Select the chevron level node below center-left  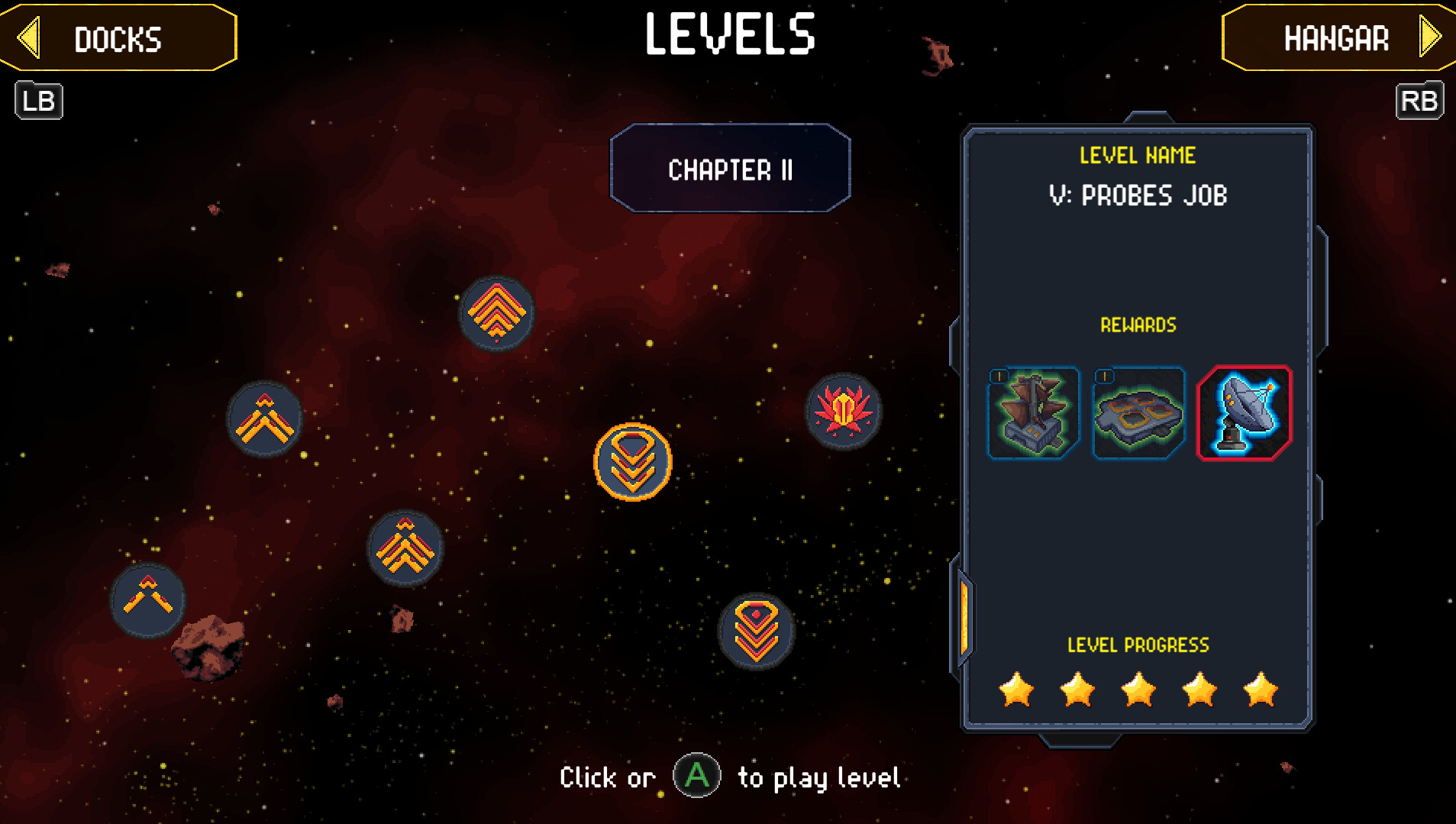click(405, 546)
